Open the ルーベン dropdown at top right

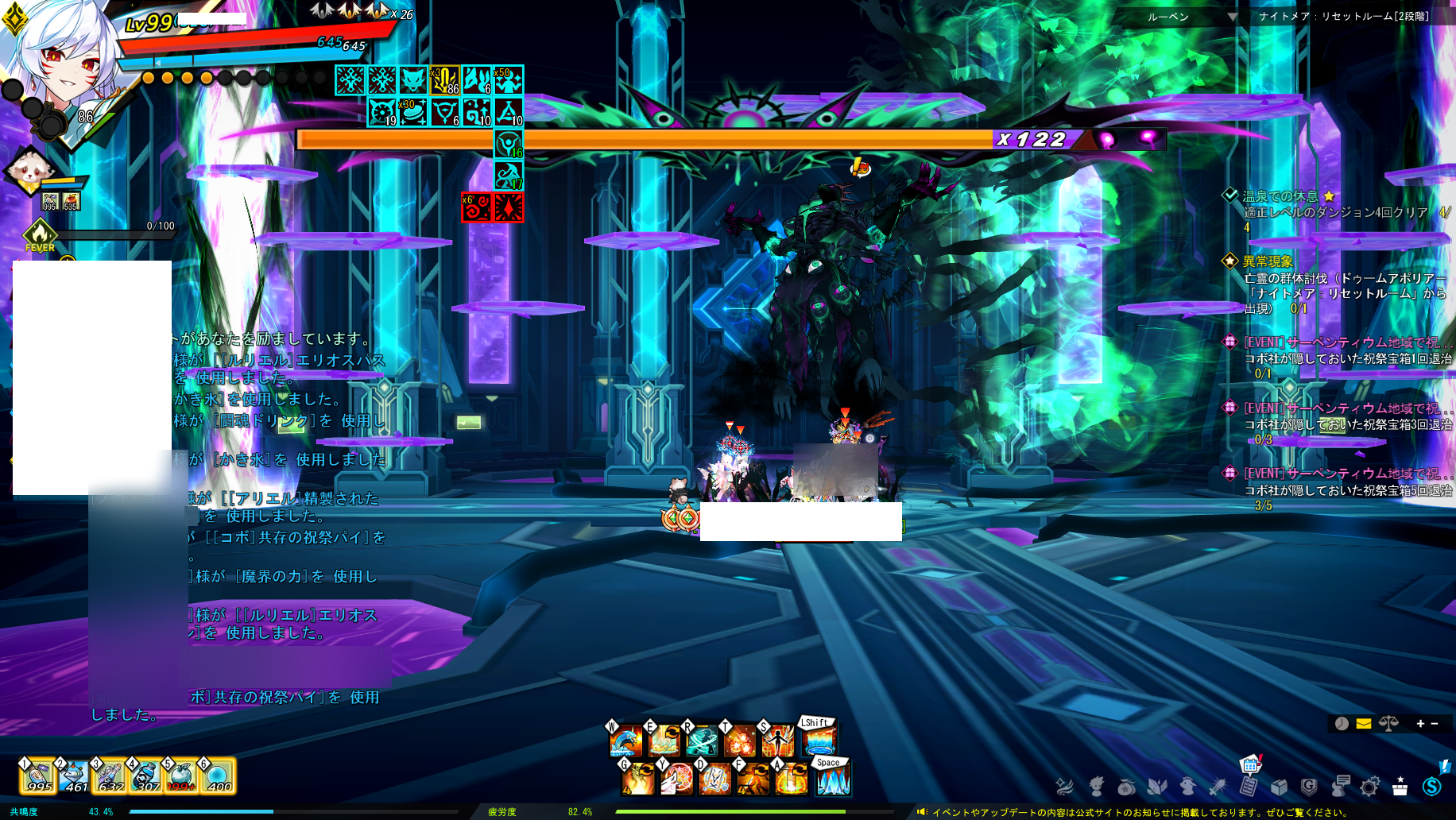pos(1232,17)
